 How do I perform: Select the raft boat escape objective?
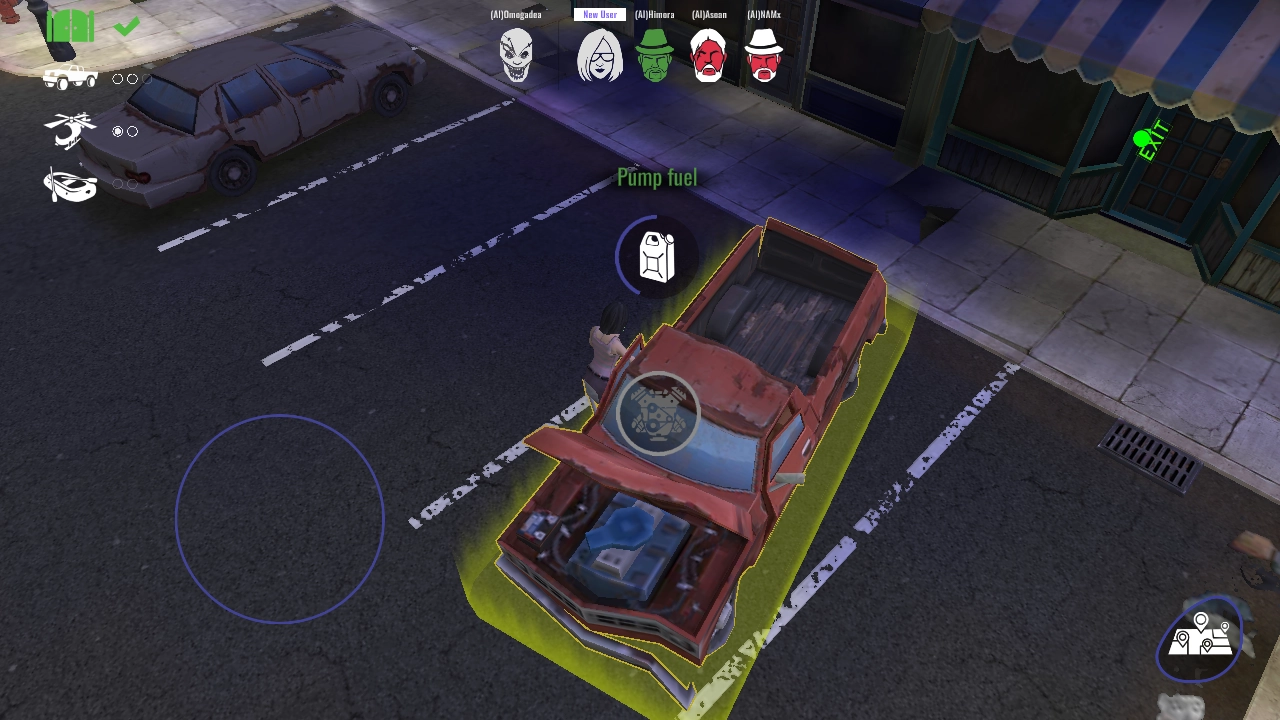click(x=70, y=184)
